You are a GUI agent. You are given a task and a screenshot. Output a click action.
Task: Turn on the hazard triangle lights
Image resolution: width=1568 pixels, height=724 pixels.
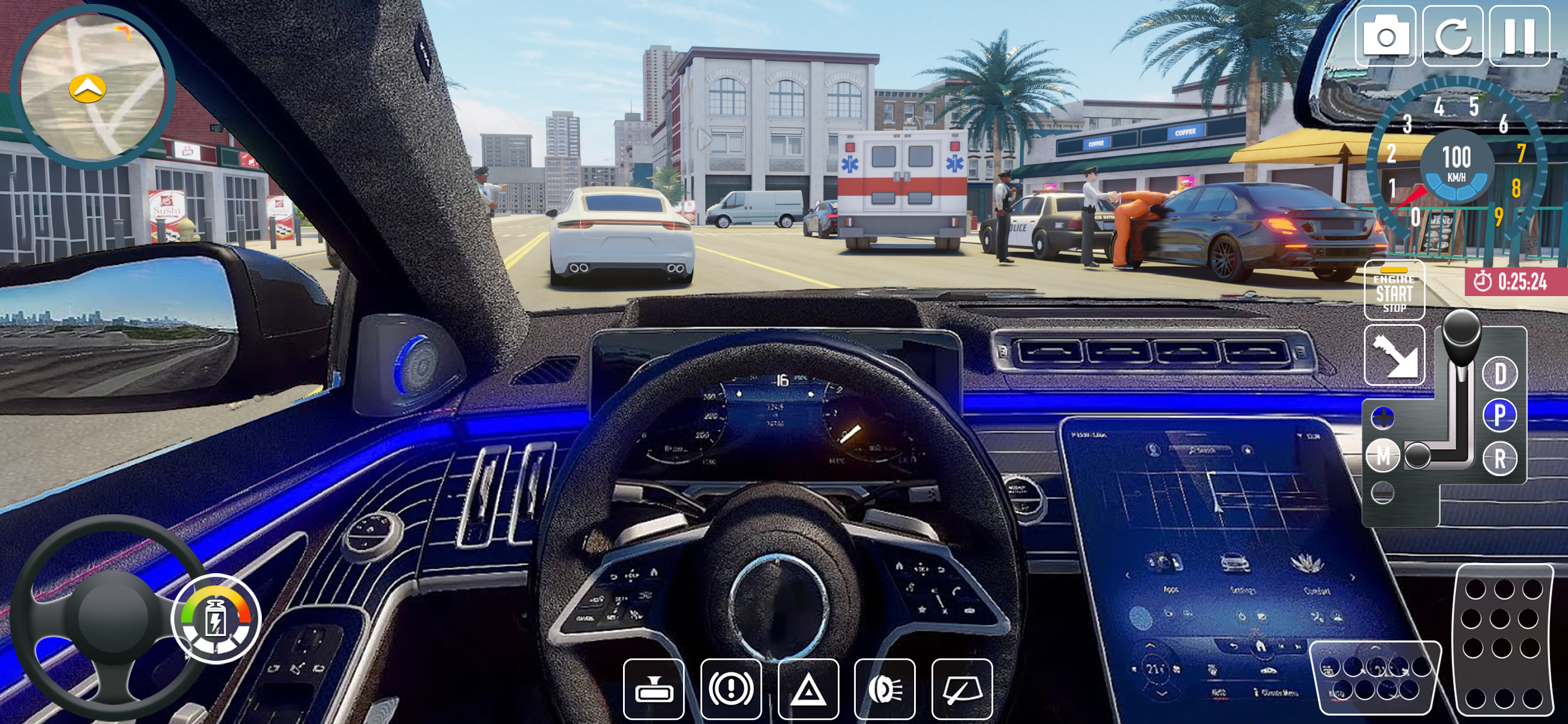point(808,690)
